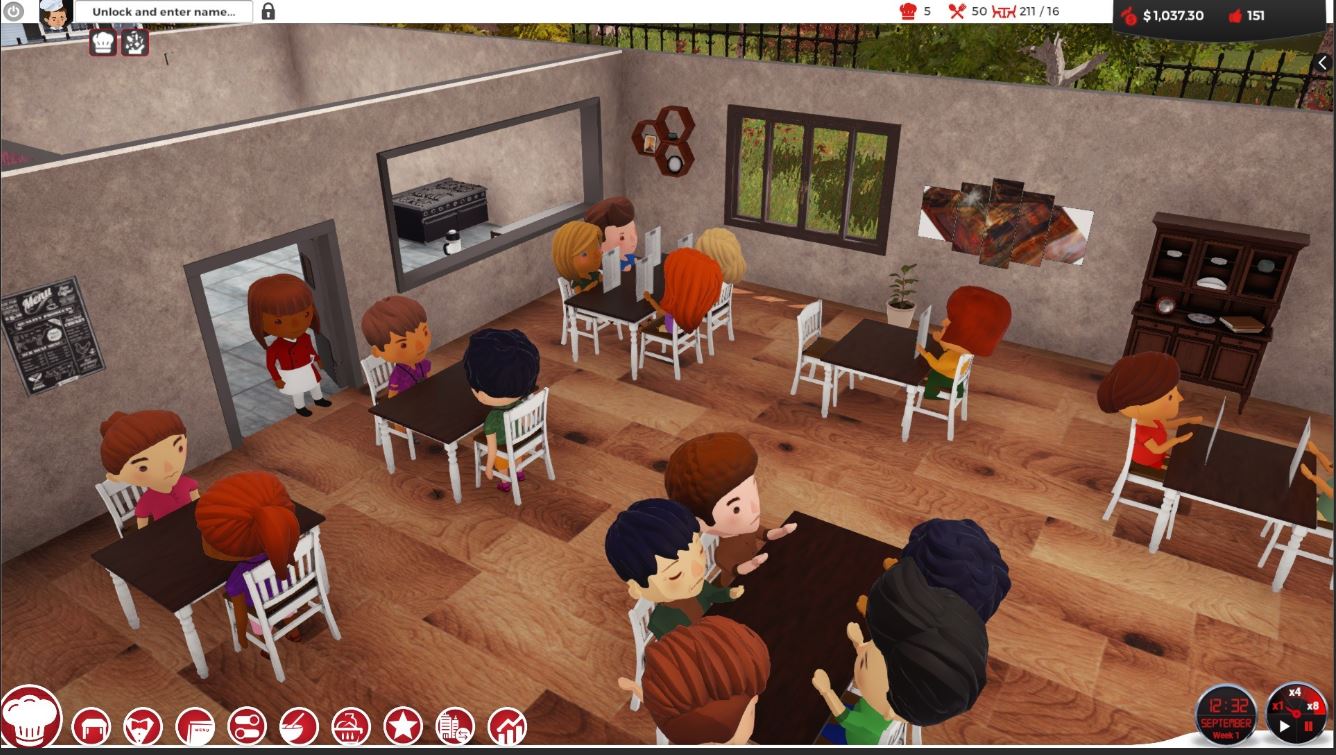Select the chef portrait avatar
Viewport: 1336px width, 755px height.
[56, 14]
